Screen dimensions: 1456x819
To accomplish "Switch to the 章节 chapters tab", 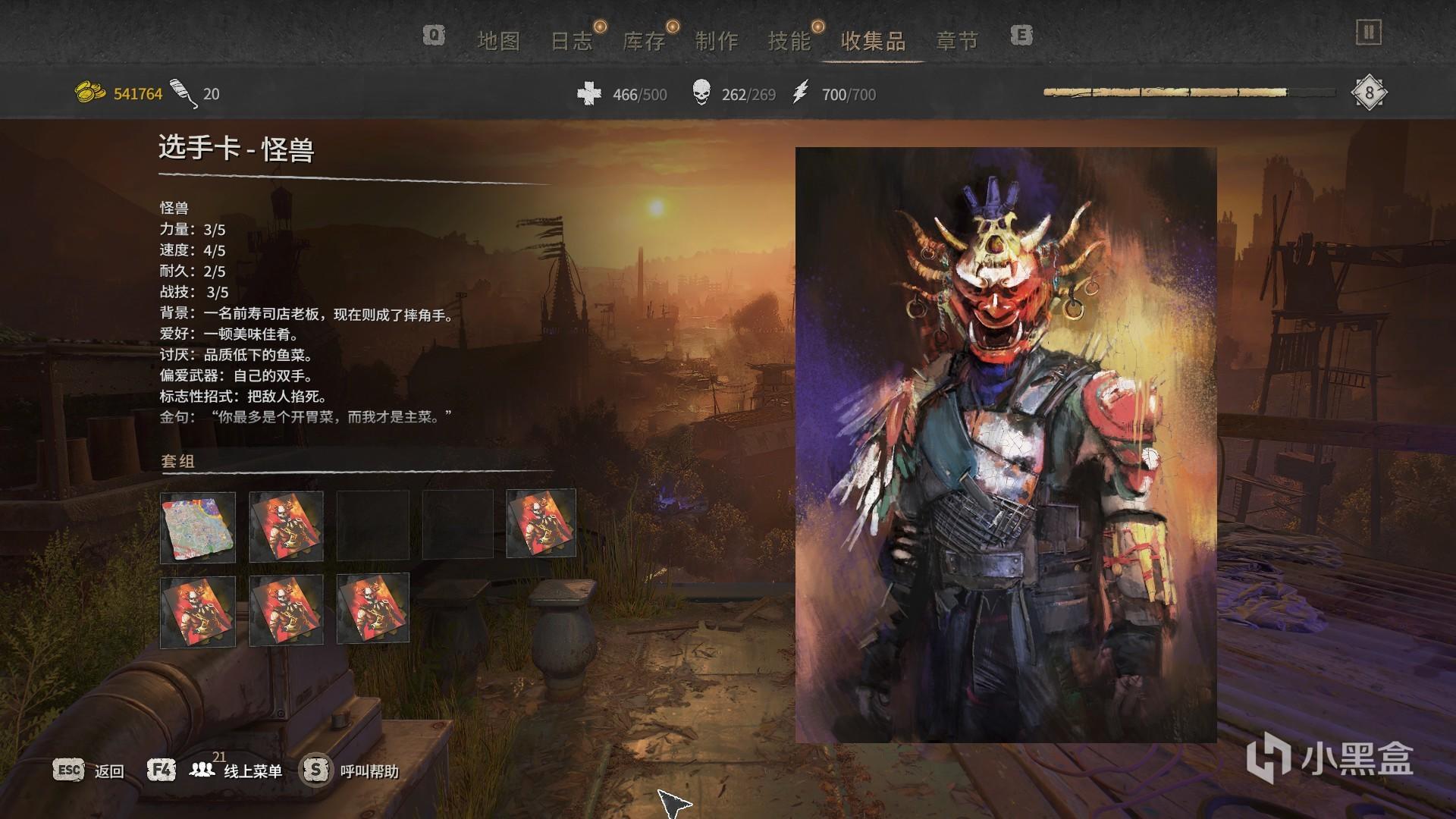I will click(957, 41).
